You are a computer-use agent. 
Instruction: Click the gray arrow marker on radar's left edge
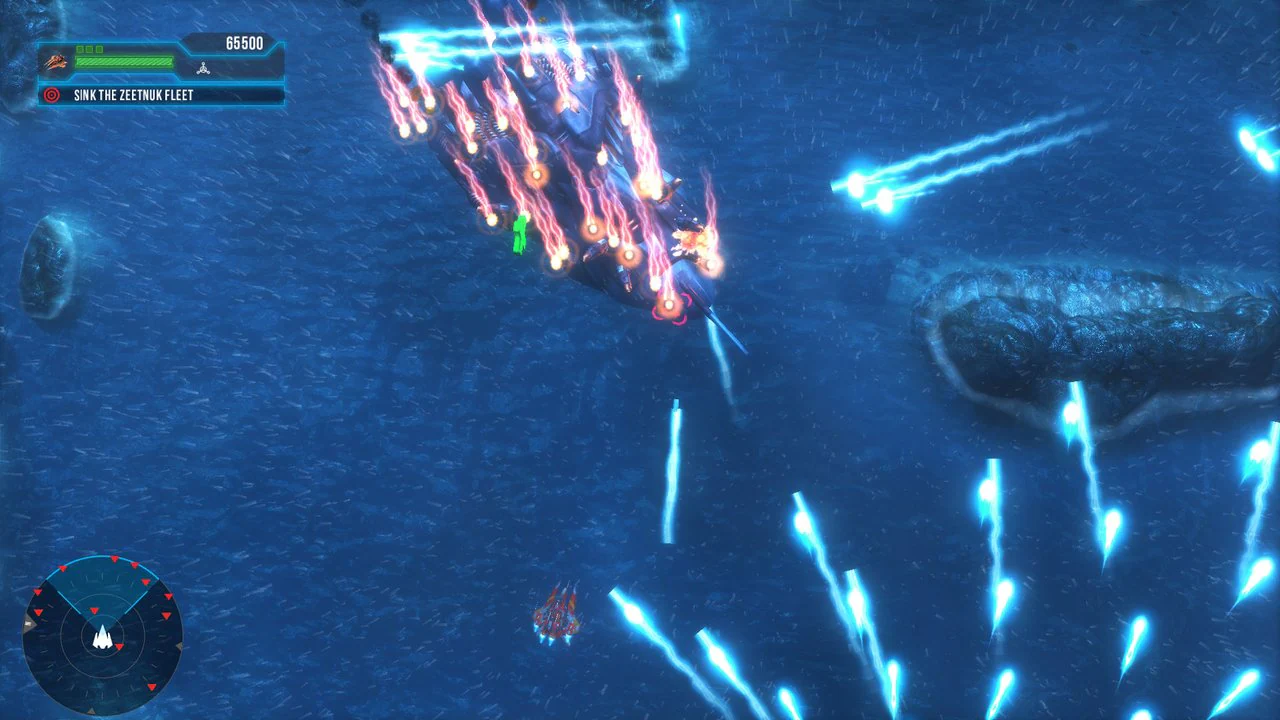(x=27, y=624)
